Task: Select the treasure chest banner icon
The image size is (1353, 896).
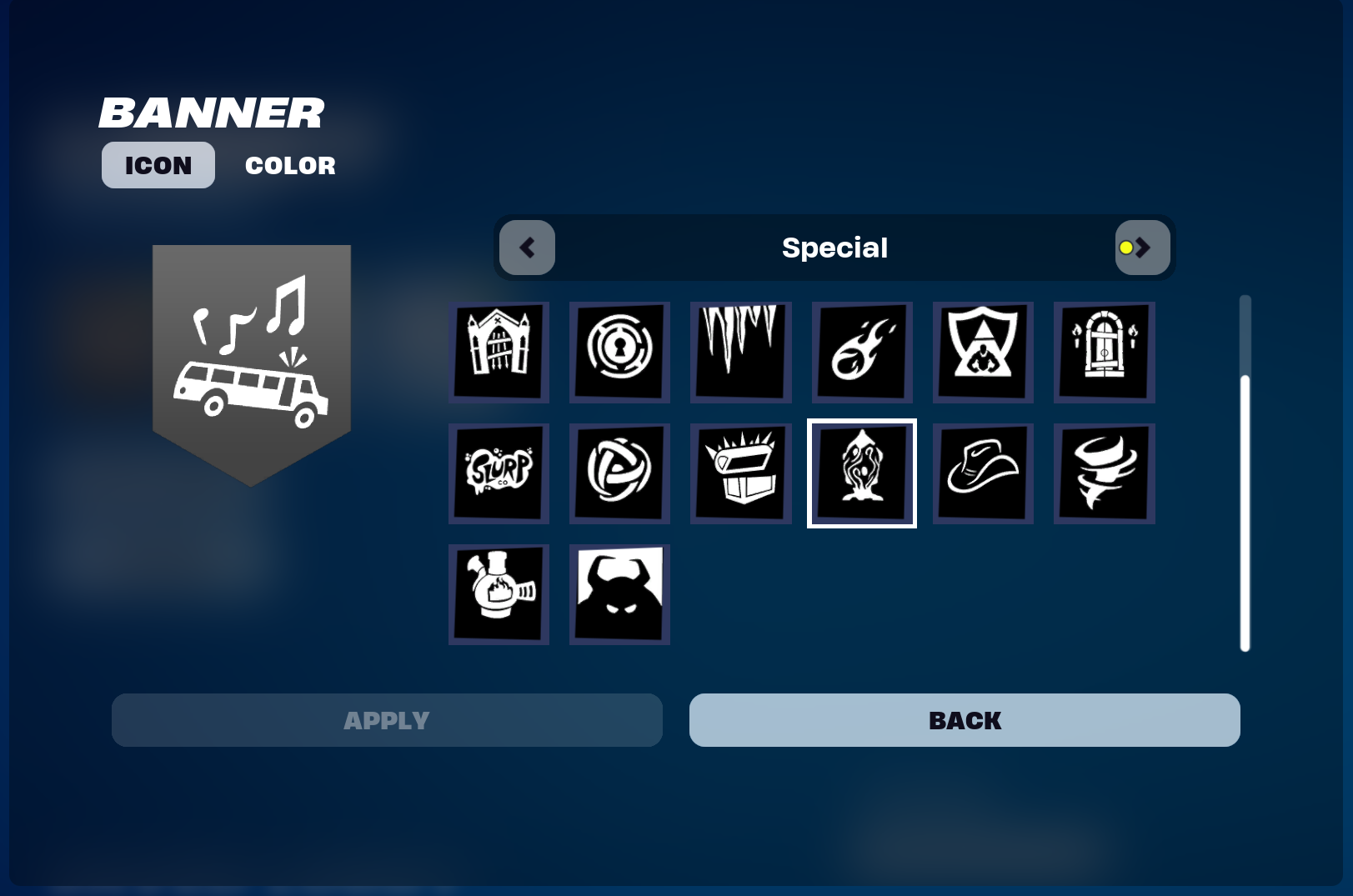Action: 740,473
